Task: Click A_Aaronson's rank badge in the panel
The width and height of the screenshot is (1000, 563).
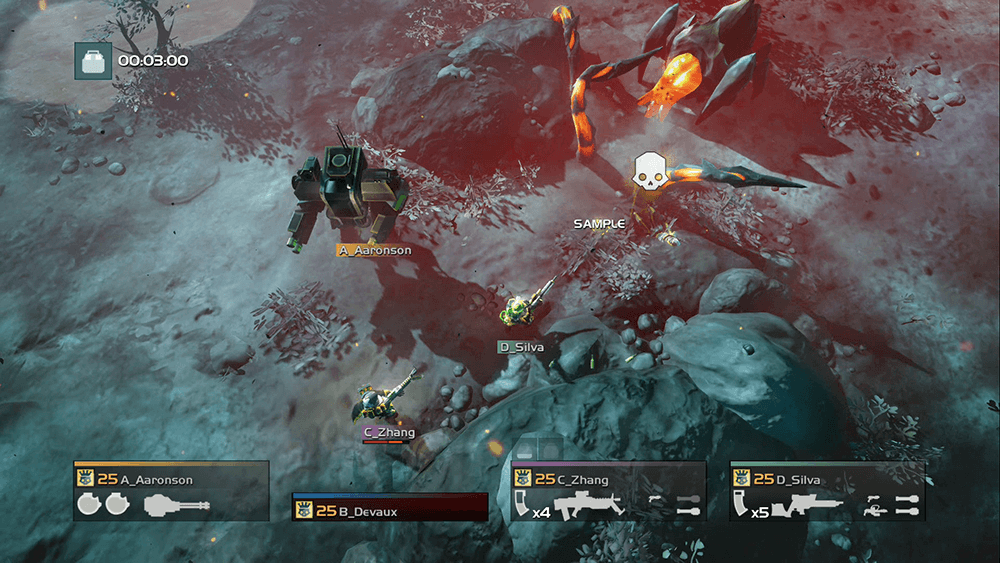Action: [x=85, y=479]
